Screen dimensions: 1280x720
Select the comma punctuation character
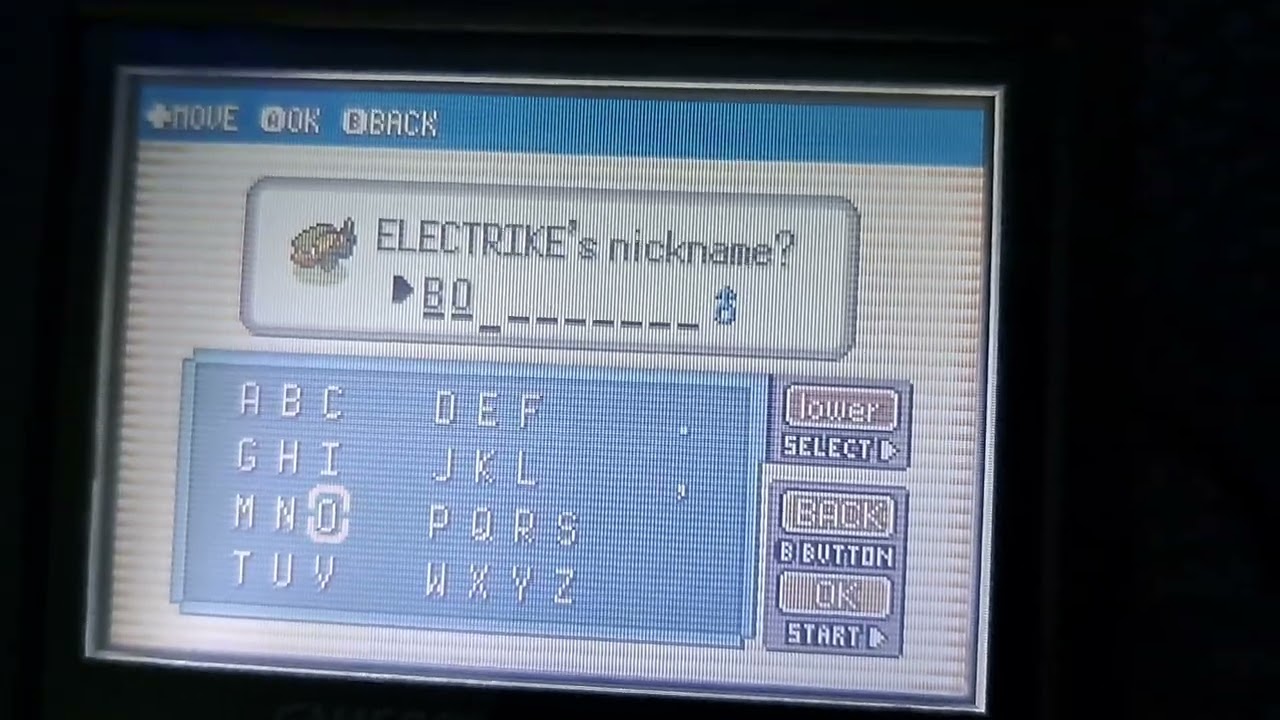[683, 492]
